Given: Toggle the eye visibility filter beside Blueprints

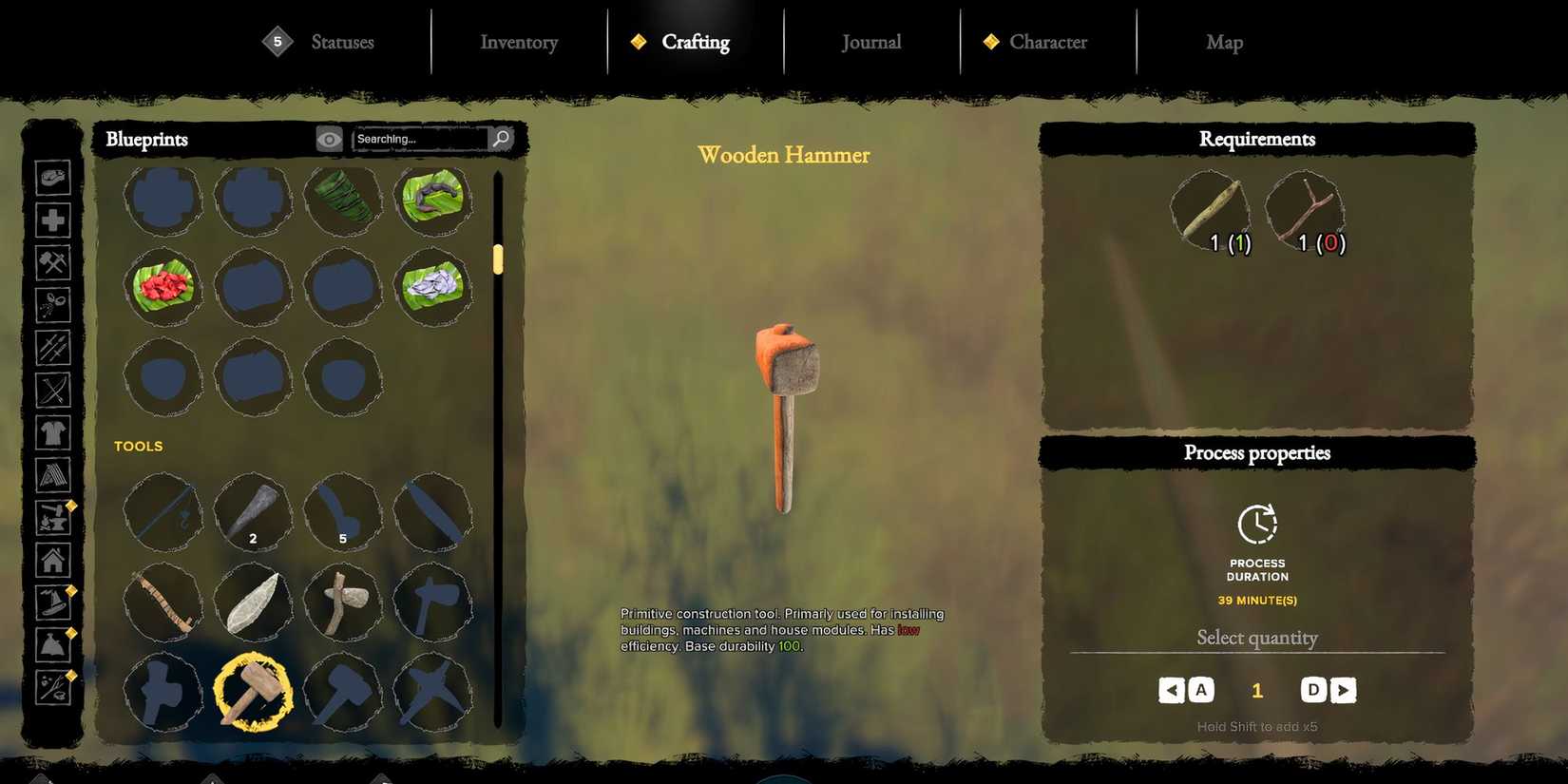Looking at the screenshot, I should coord(329,139).
